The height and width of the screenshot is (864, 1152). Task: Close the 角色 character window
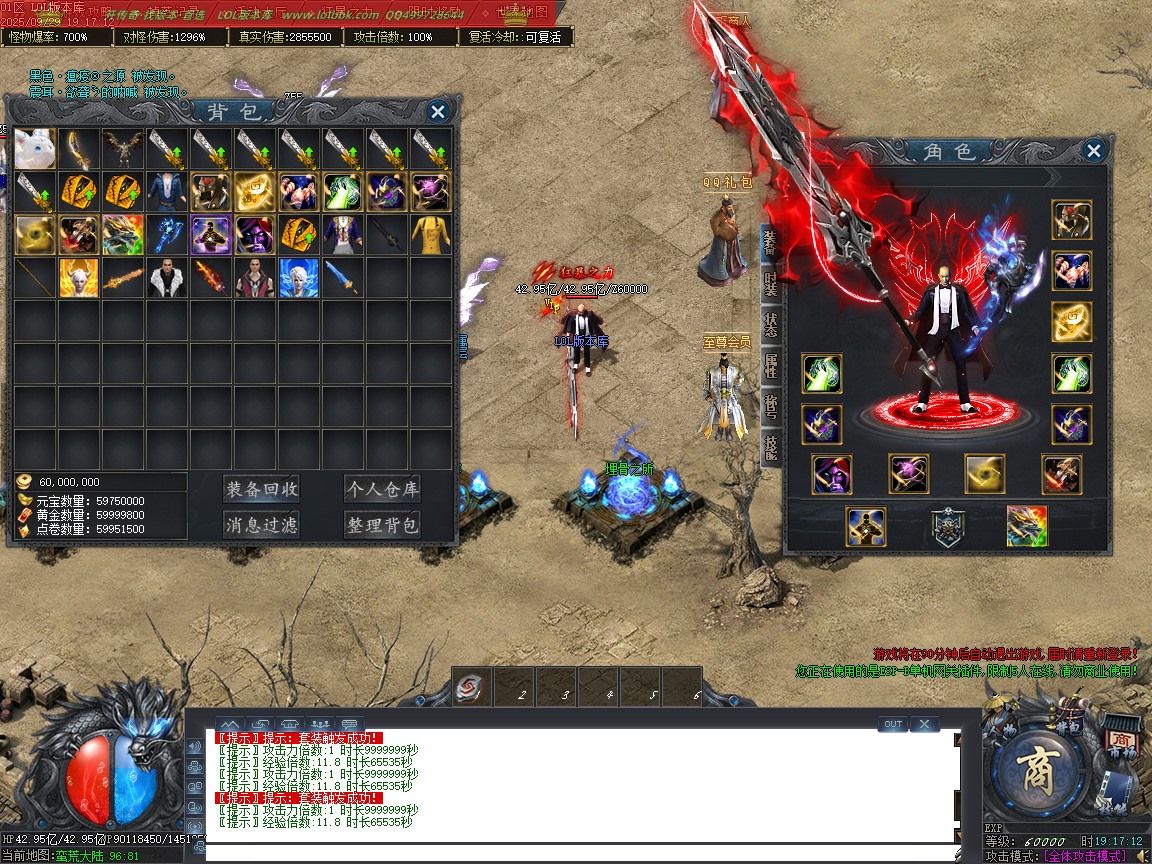click(1094, 151)
